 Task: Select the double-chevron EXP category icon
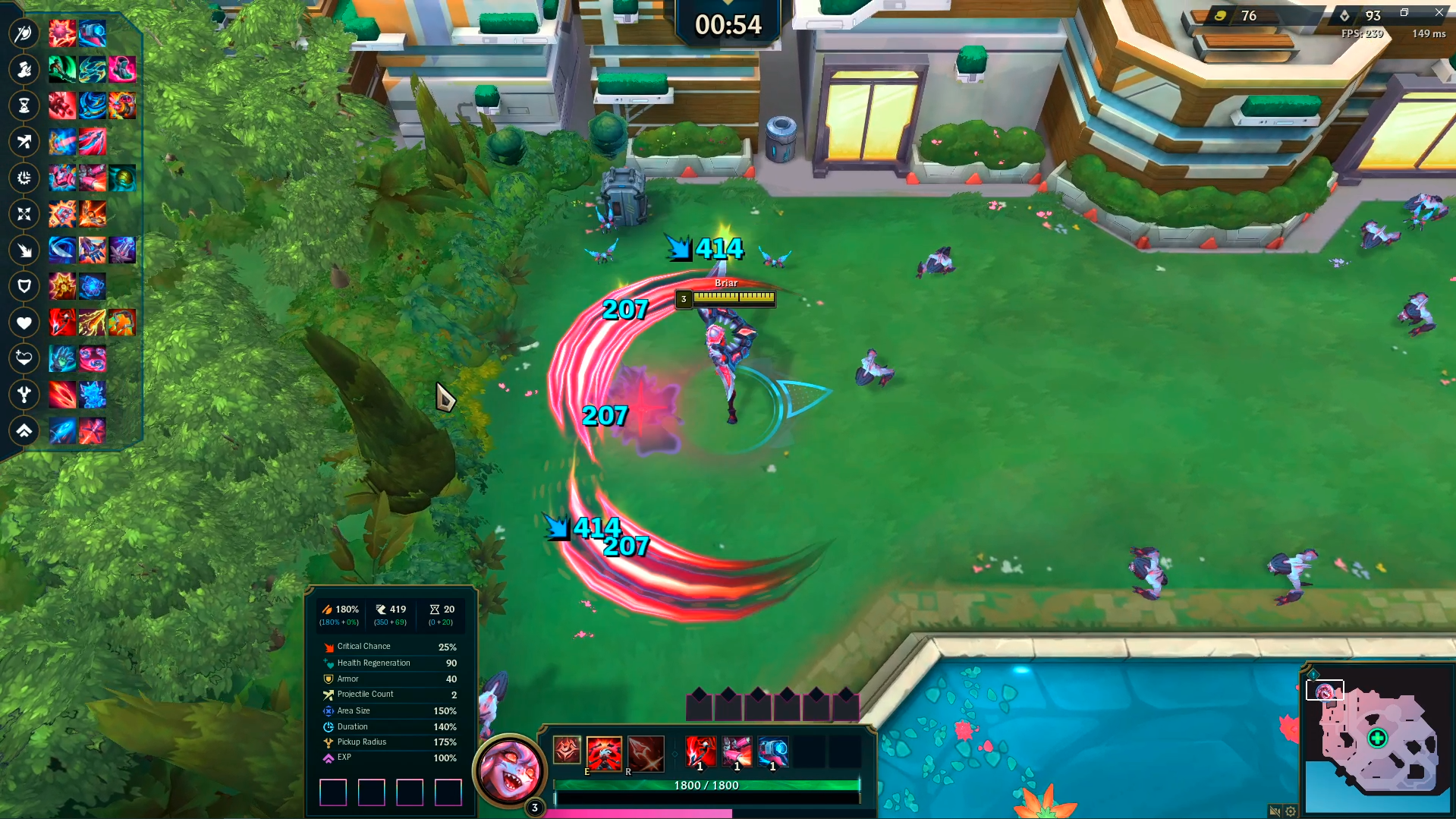coord(24,431)
